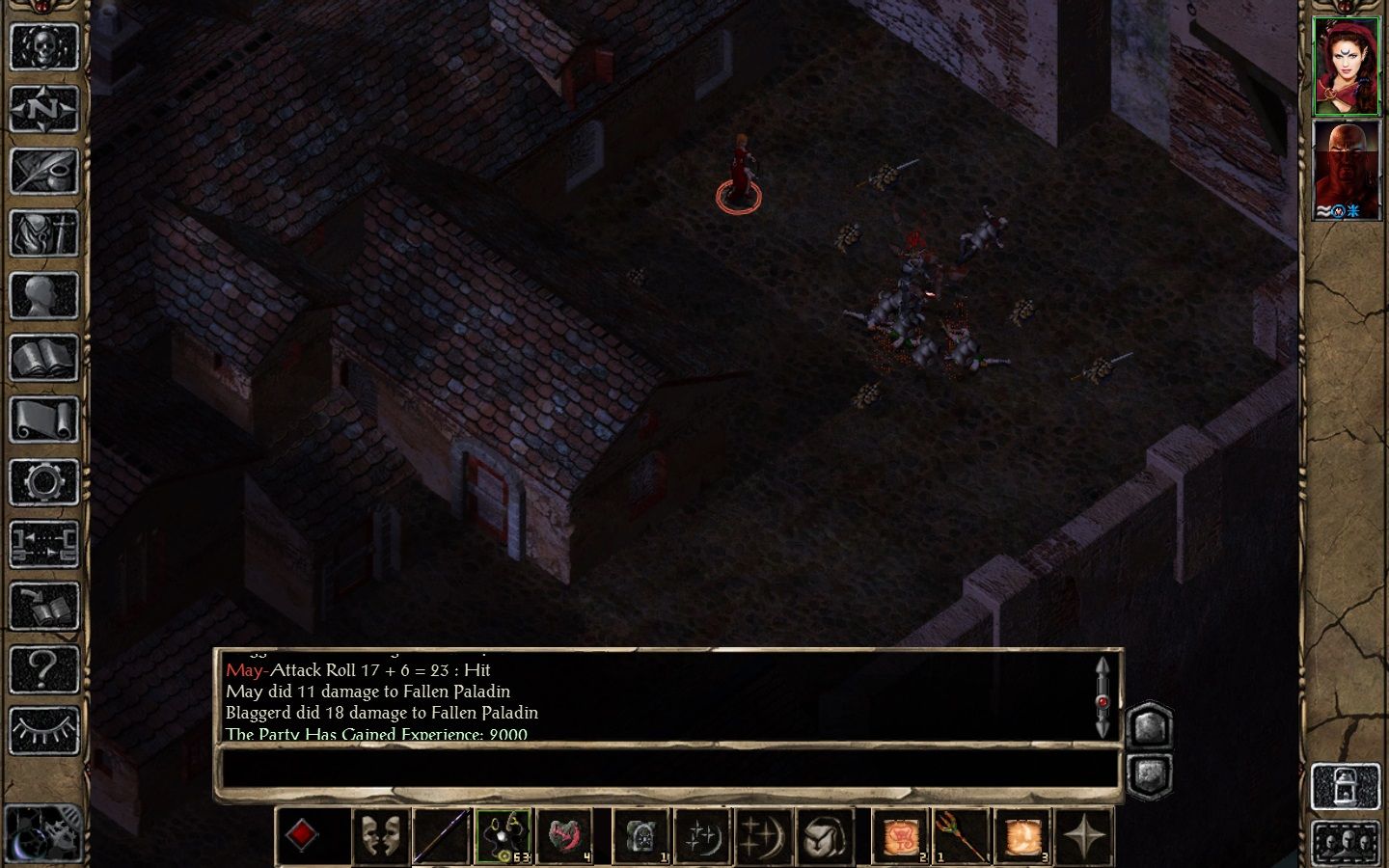Open the mage spellbook
Screen dimensions: 1389x868
point(43,358)
